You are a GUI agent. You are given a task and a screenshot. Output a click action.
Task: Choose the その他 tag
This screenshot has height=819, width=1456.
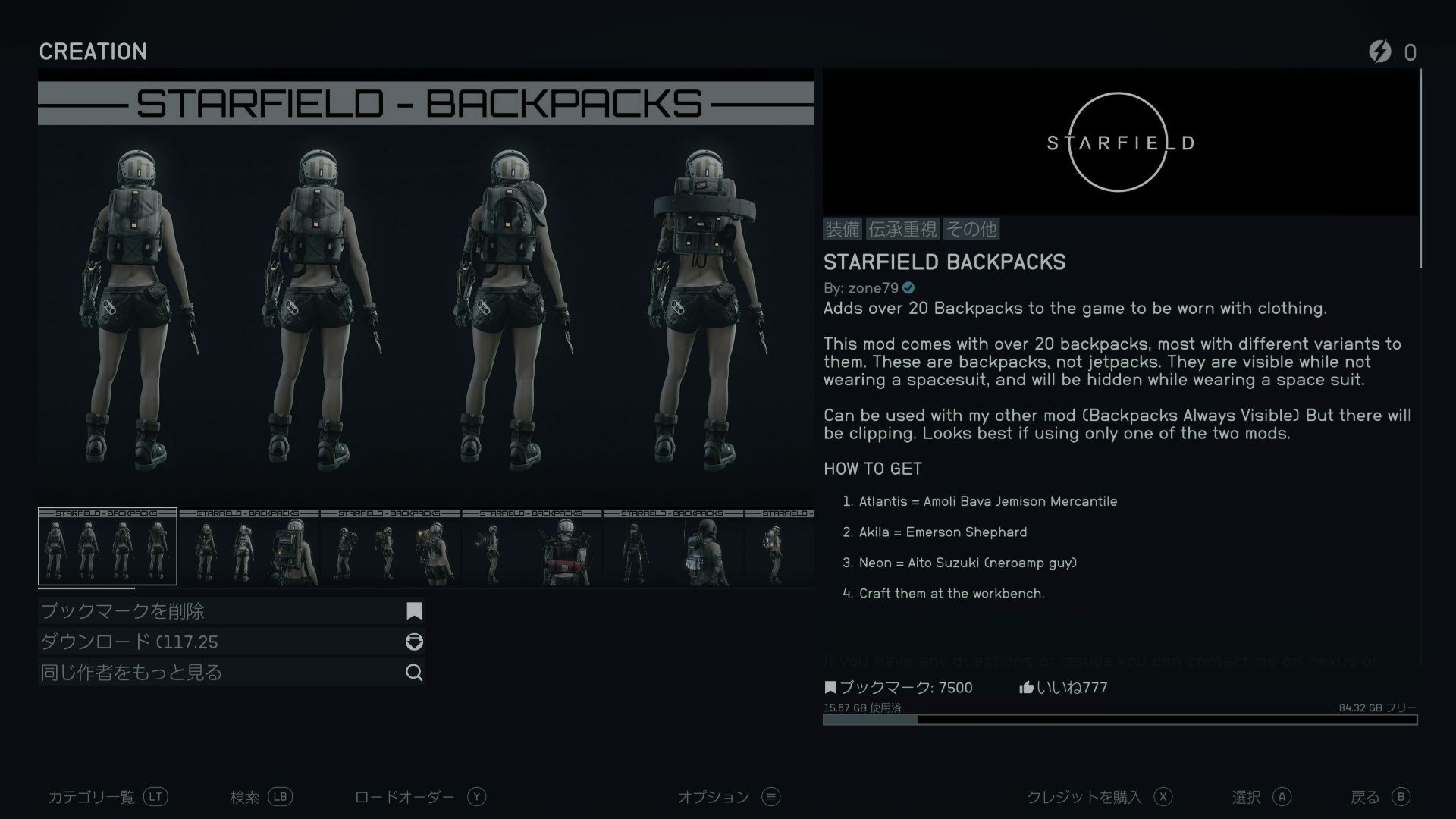pyautogui.click(x=971, y=229)
